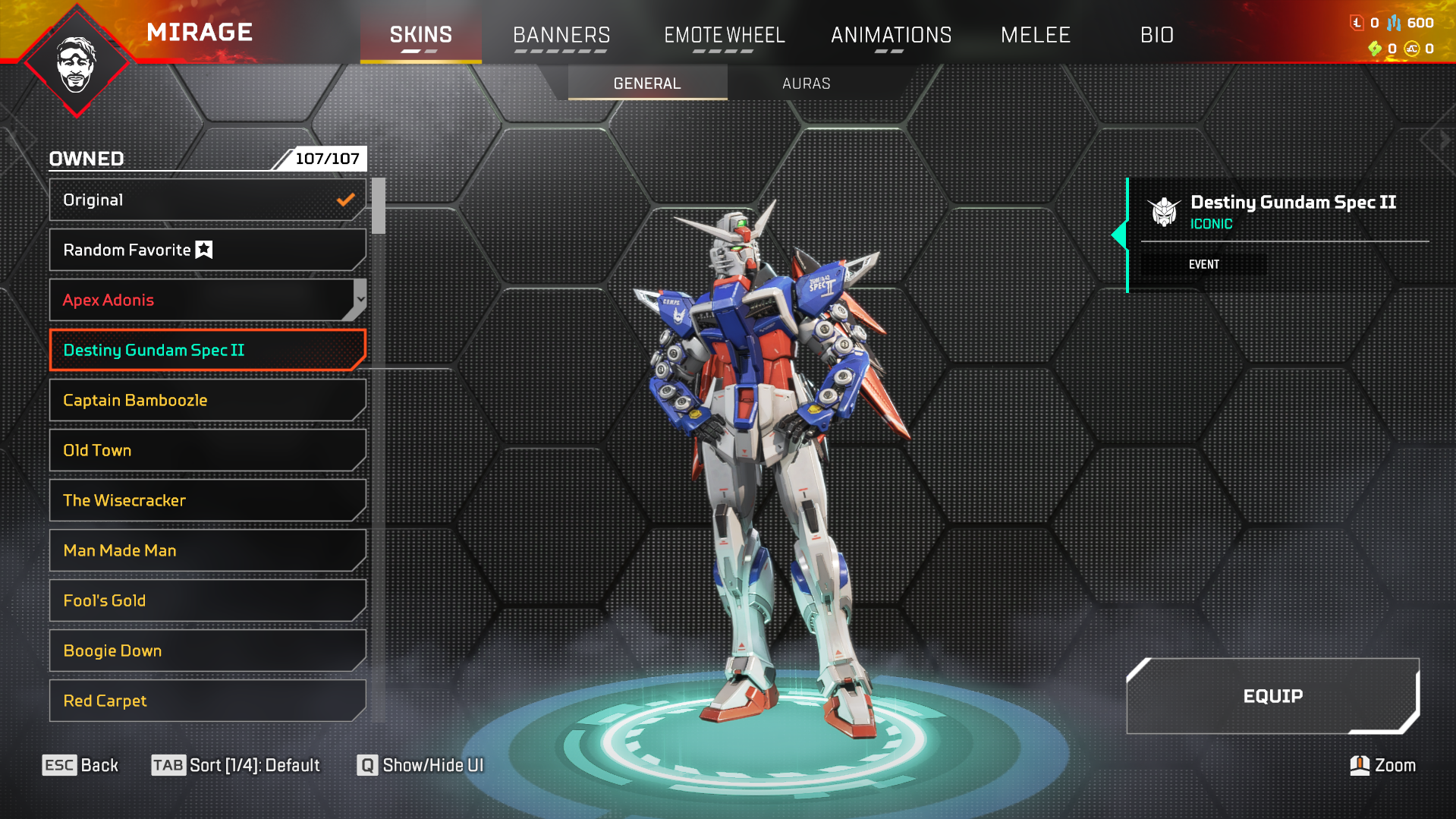Select the General sub-tab
The width and height of the screenshot is (1456, 819).
(x=647, y=83)
